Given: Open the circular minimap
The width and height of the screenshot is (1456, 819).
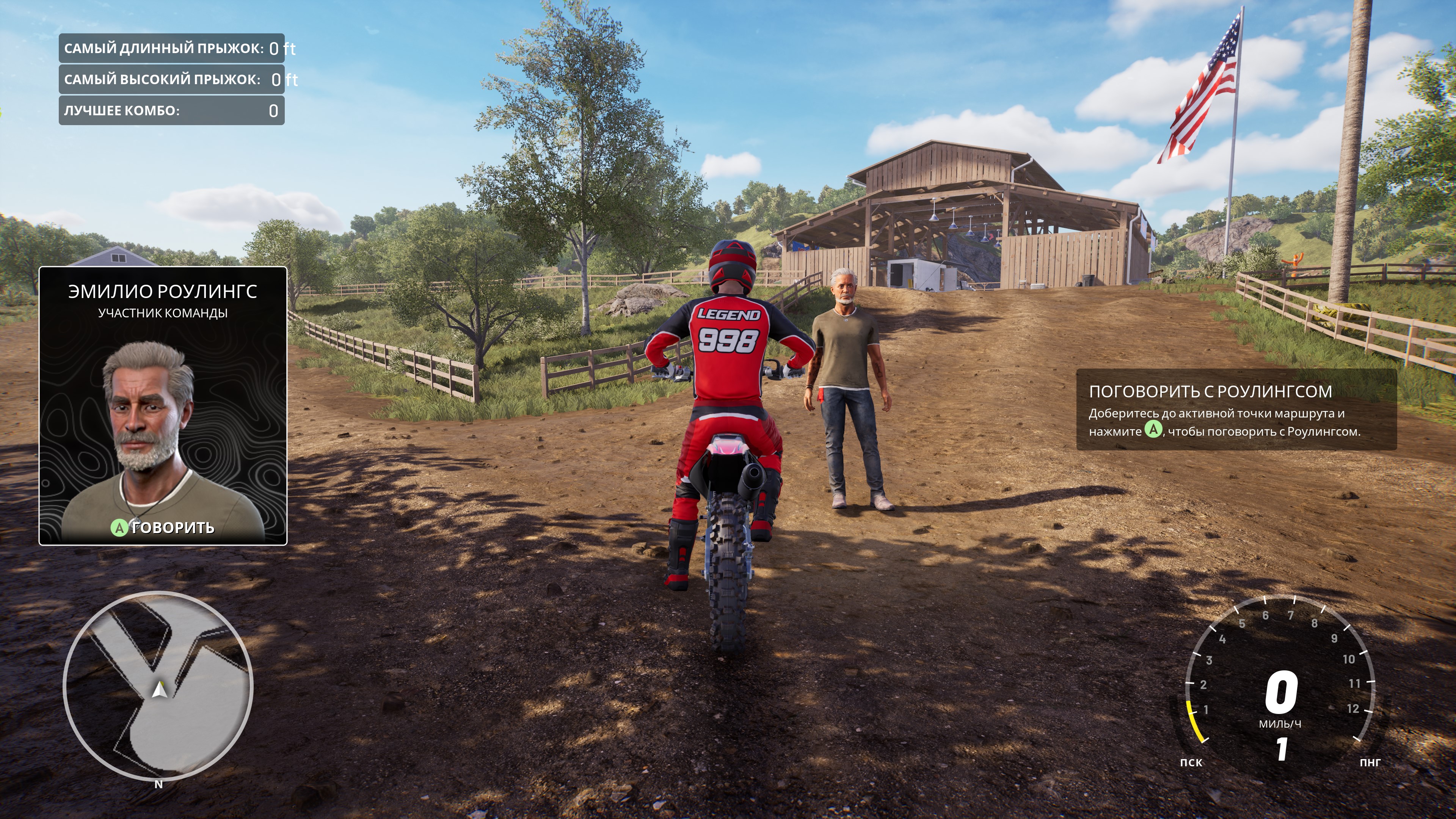Looking at the screenshot, I should coord(158,686).
